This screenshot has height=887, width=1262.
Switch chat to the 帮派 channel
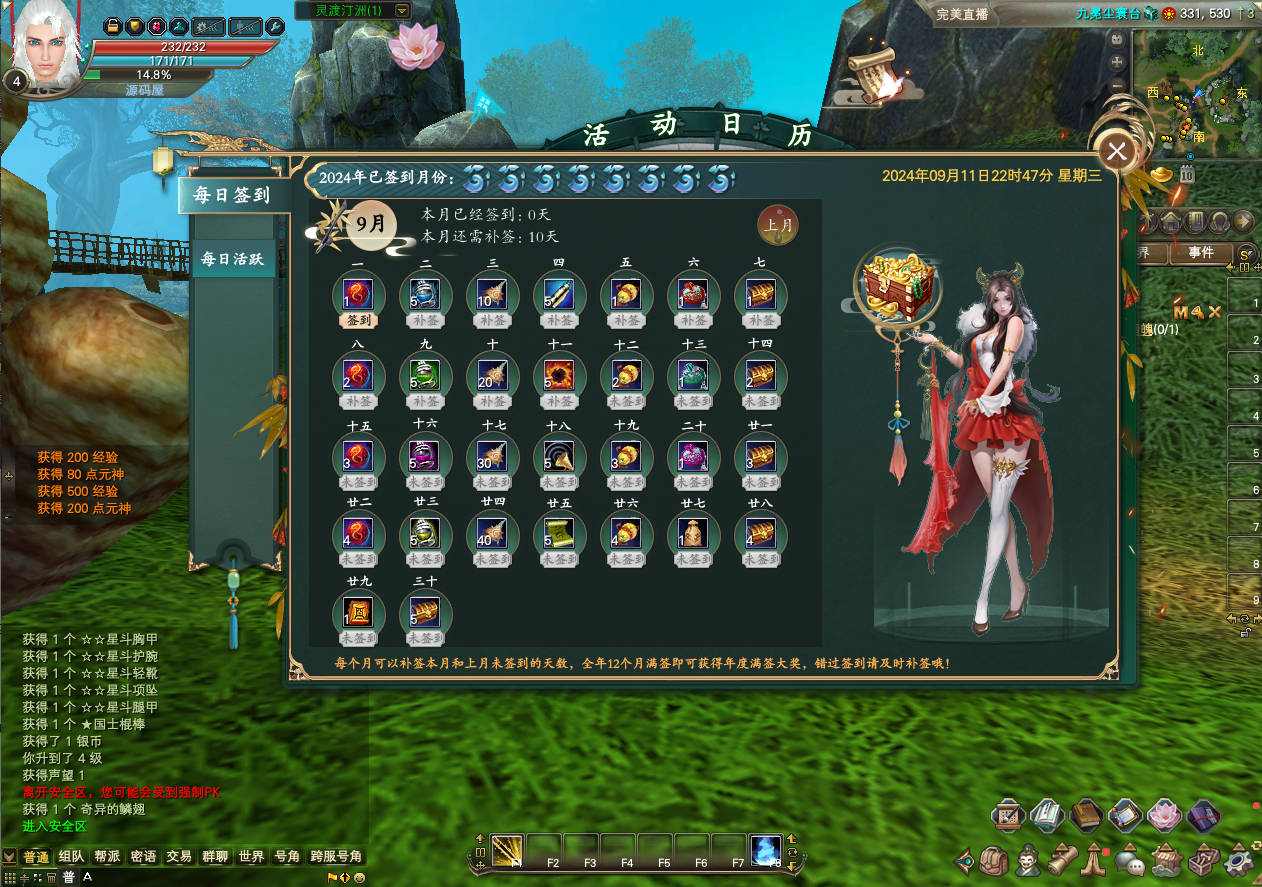tap(107, 857)
